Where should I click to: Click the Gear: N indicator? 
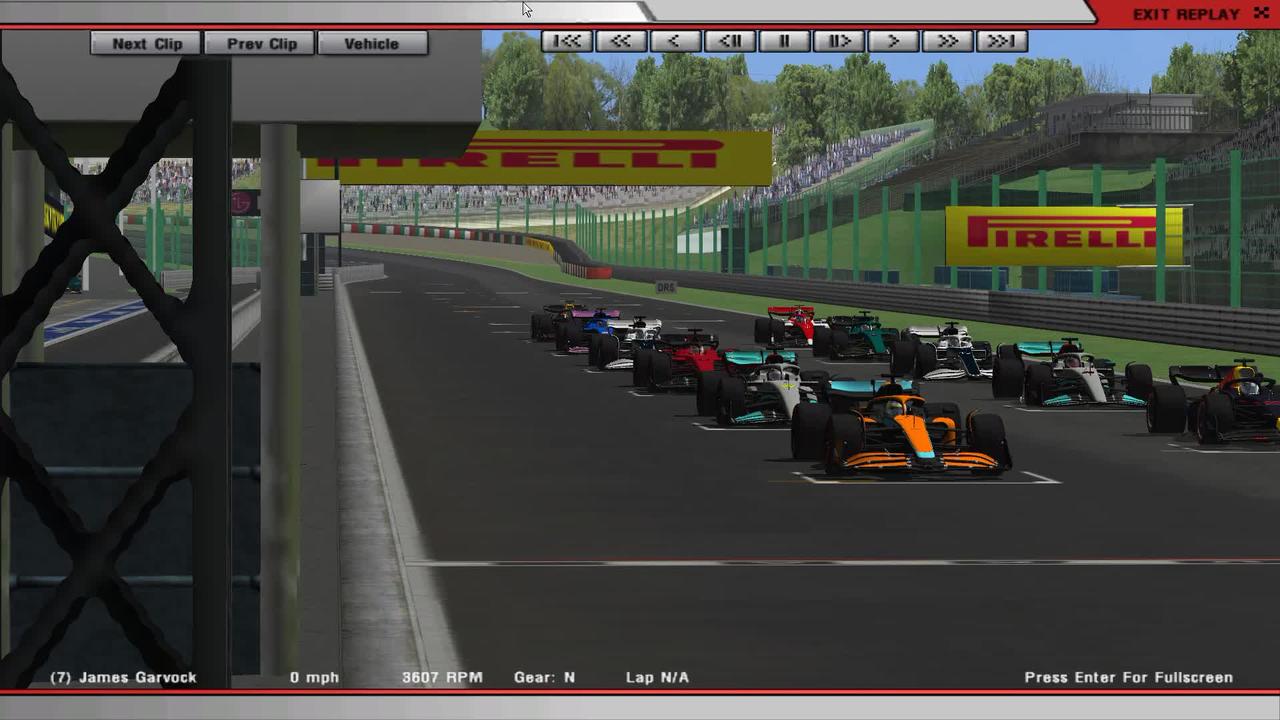544,677
